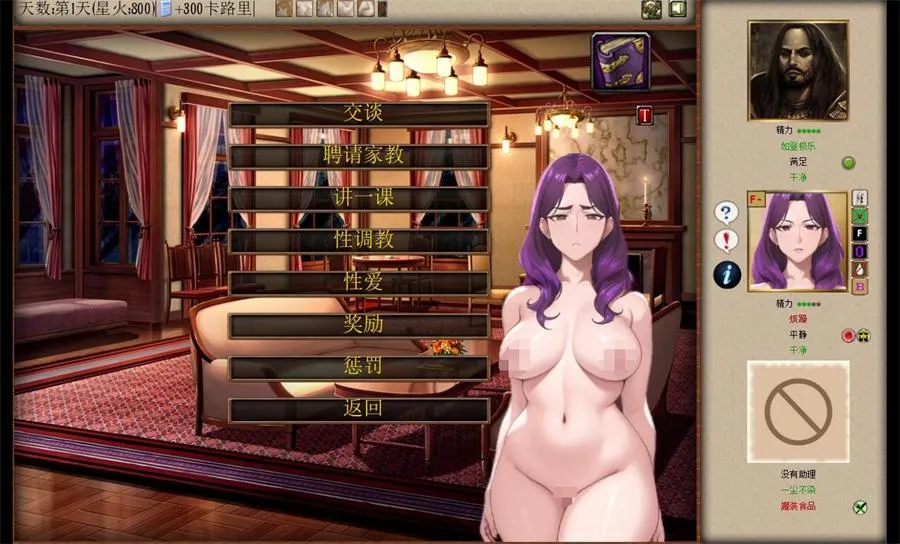900x544 pixels.
Task: Open the purple-haired woman's portrait
Action: (x=797, y=241)
